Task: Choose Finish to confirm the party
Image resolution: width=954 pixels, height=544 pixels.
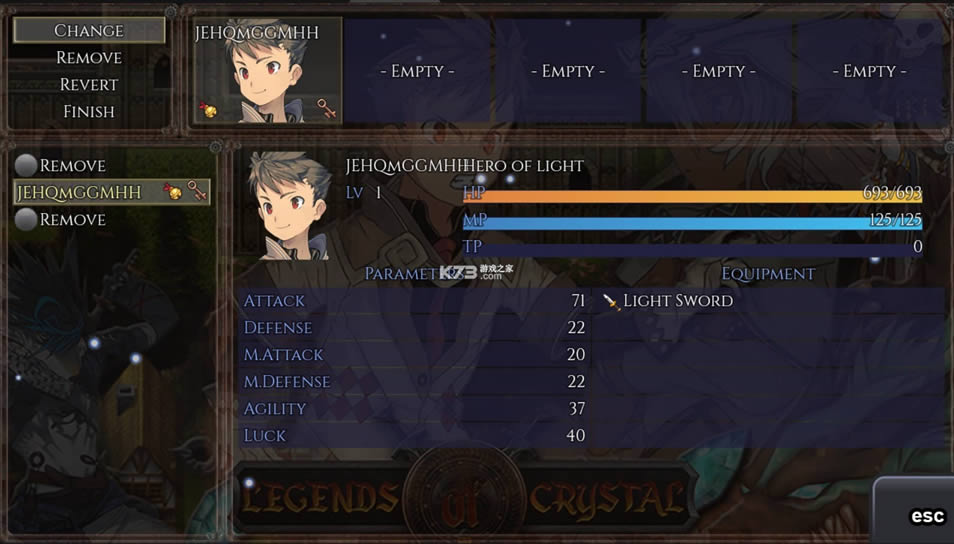Action: (89, 112)
